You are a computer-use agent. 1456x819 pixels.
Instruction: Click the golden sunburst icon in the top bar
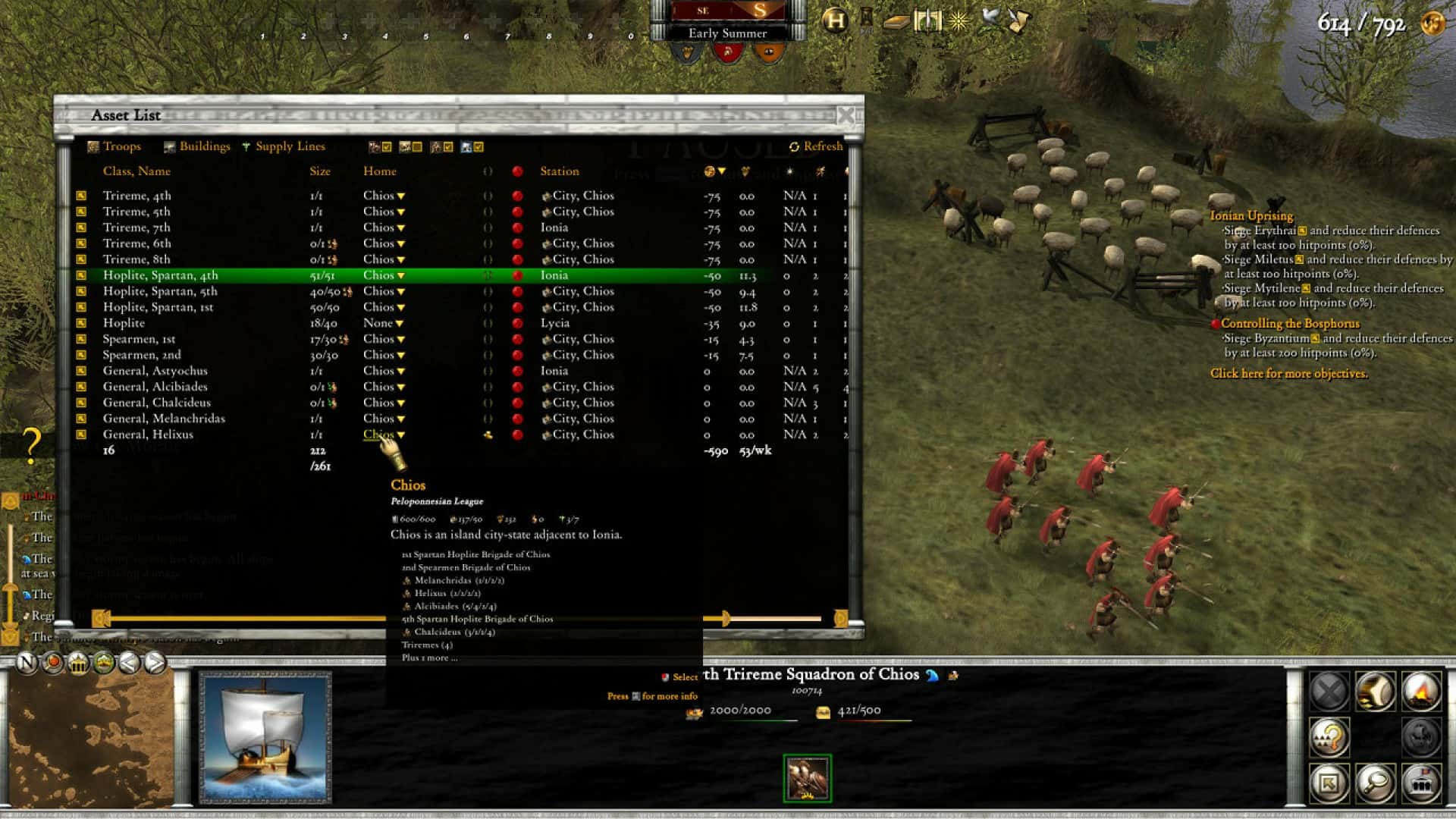point(958,21)
